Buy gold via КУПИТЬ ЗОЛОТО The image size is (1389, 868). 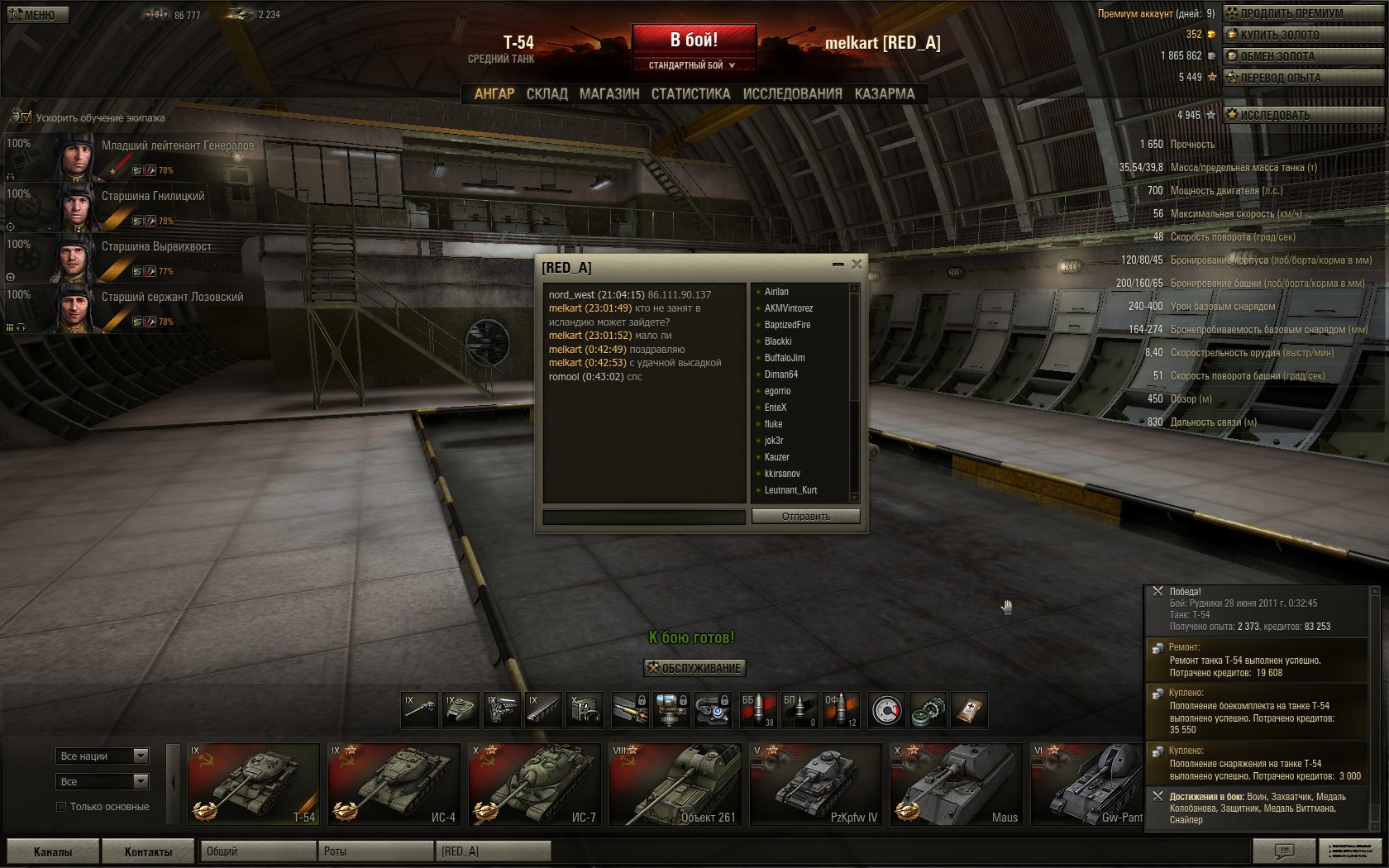pos(1304,35)
